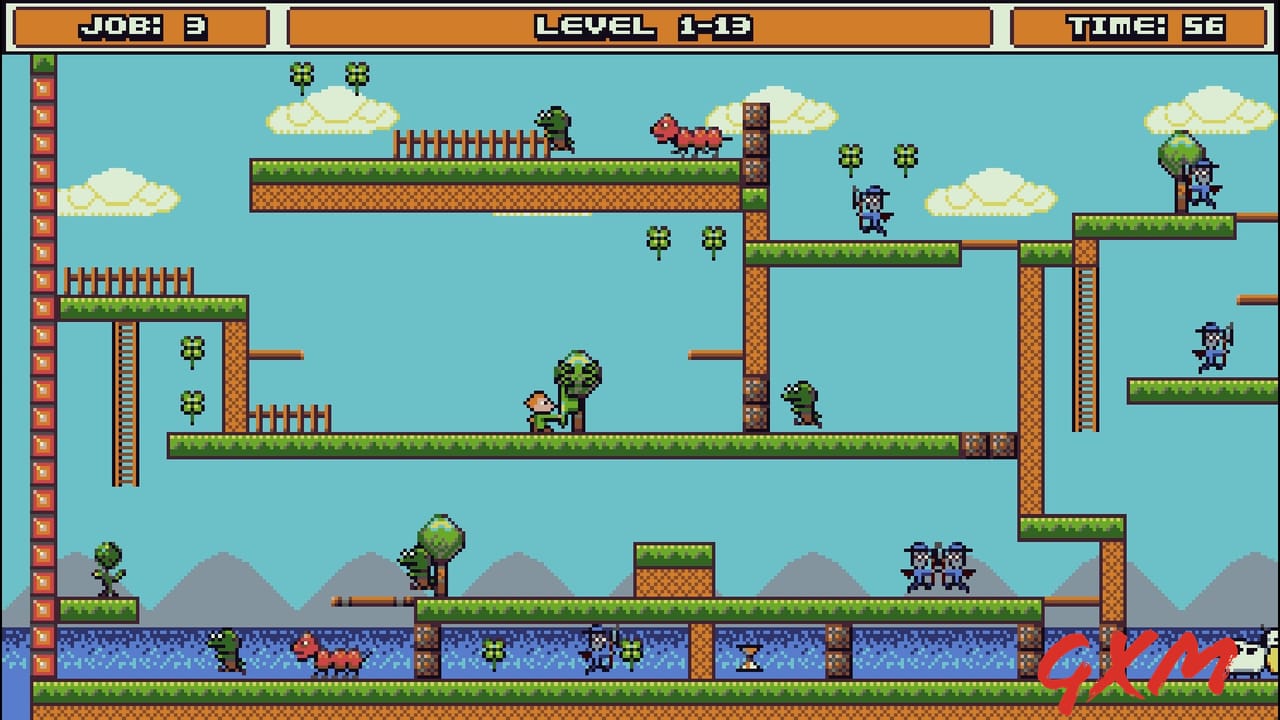Click the crocodile swimming in the water
This screenshot has width=1280, height=720.
tap(225, 650)
